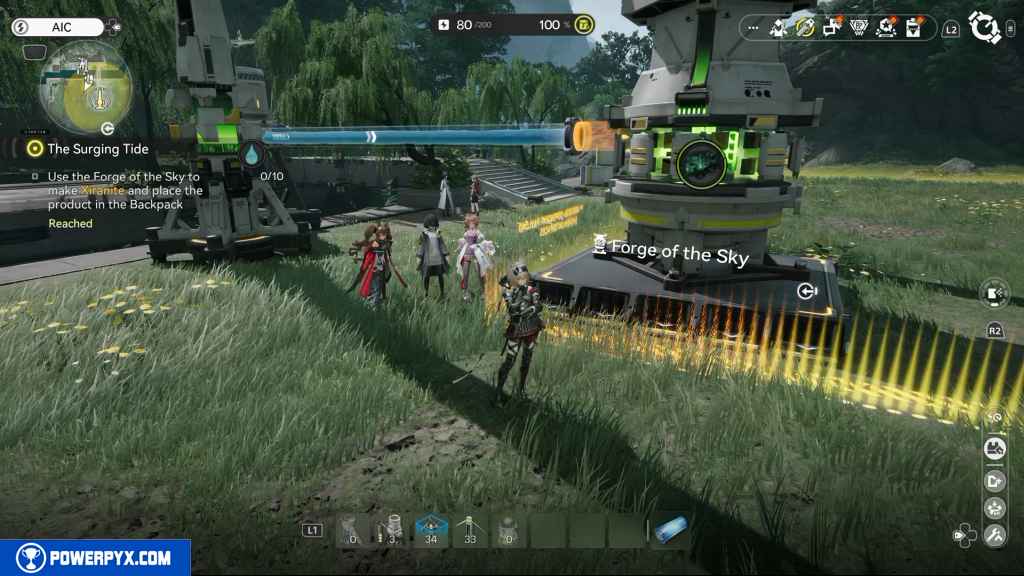Screen dimensions: 1024x576
Task: Select the blue pipe item slot
Action: coord(669,530)
